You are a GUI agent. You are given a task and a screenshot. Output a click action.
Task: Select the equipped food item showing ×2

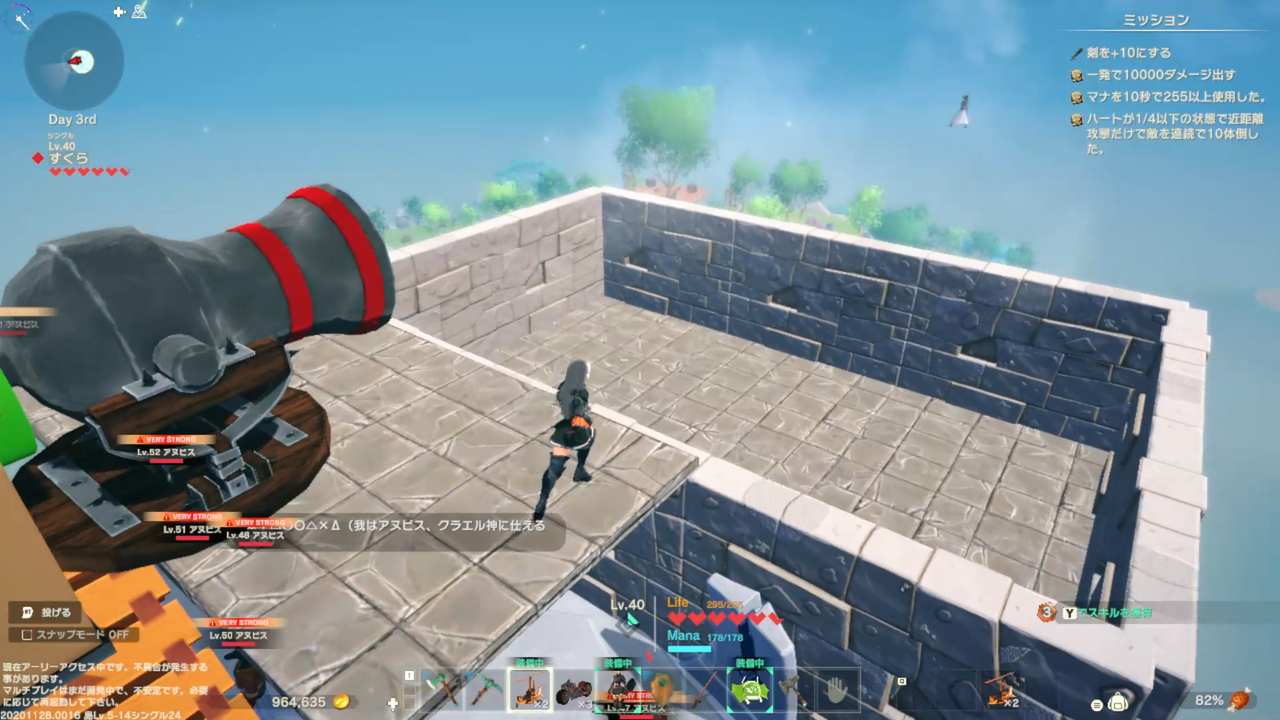point(530,690)
